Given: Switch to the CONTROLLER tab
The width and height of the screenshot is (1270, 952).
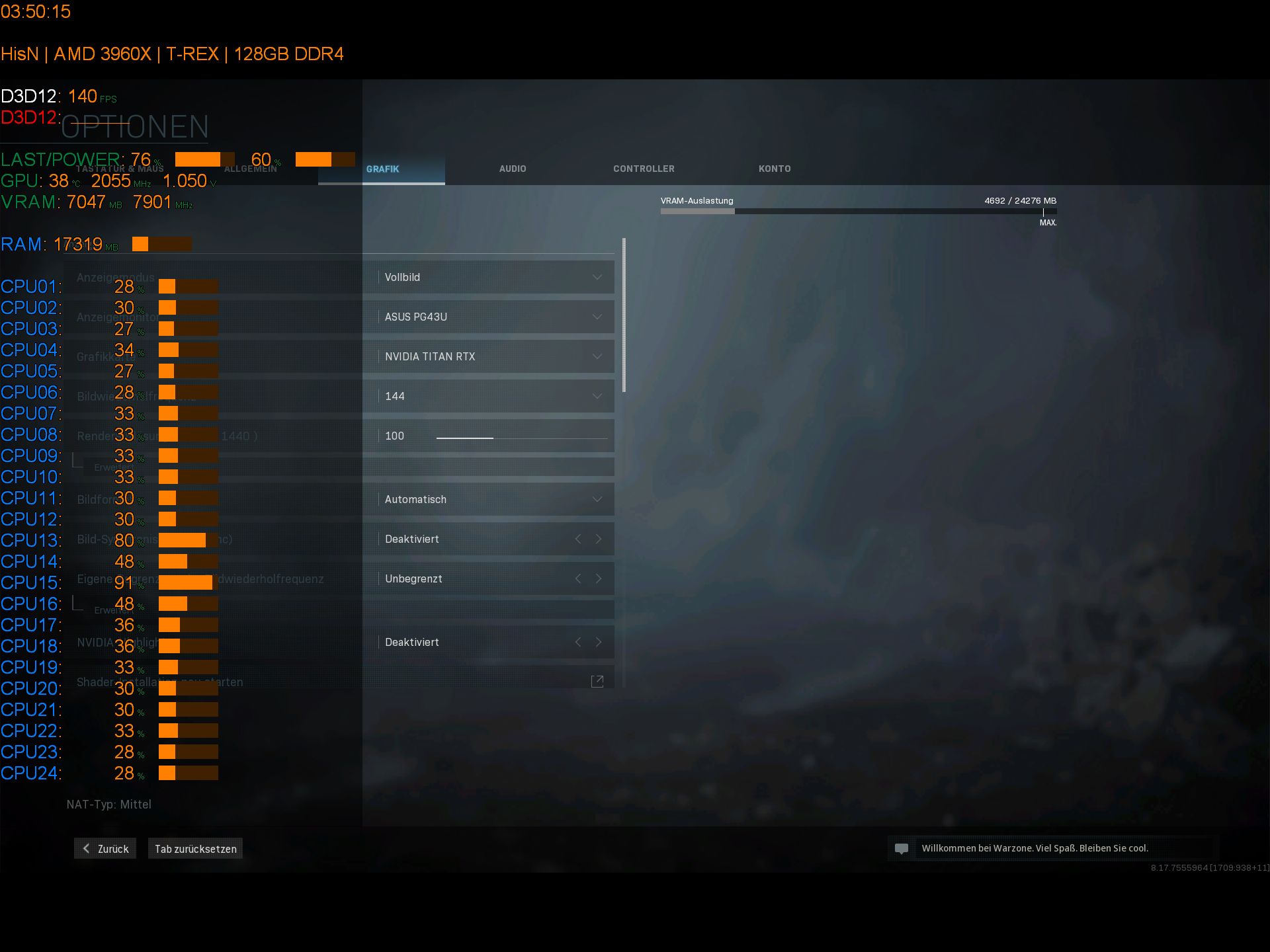Looking at the screenshot, I should 643,169.
